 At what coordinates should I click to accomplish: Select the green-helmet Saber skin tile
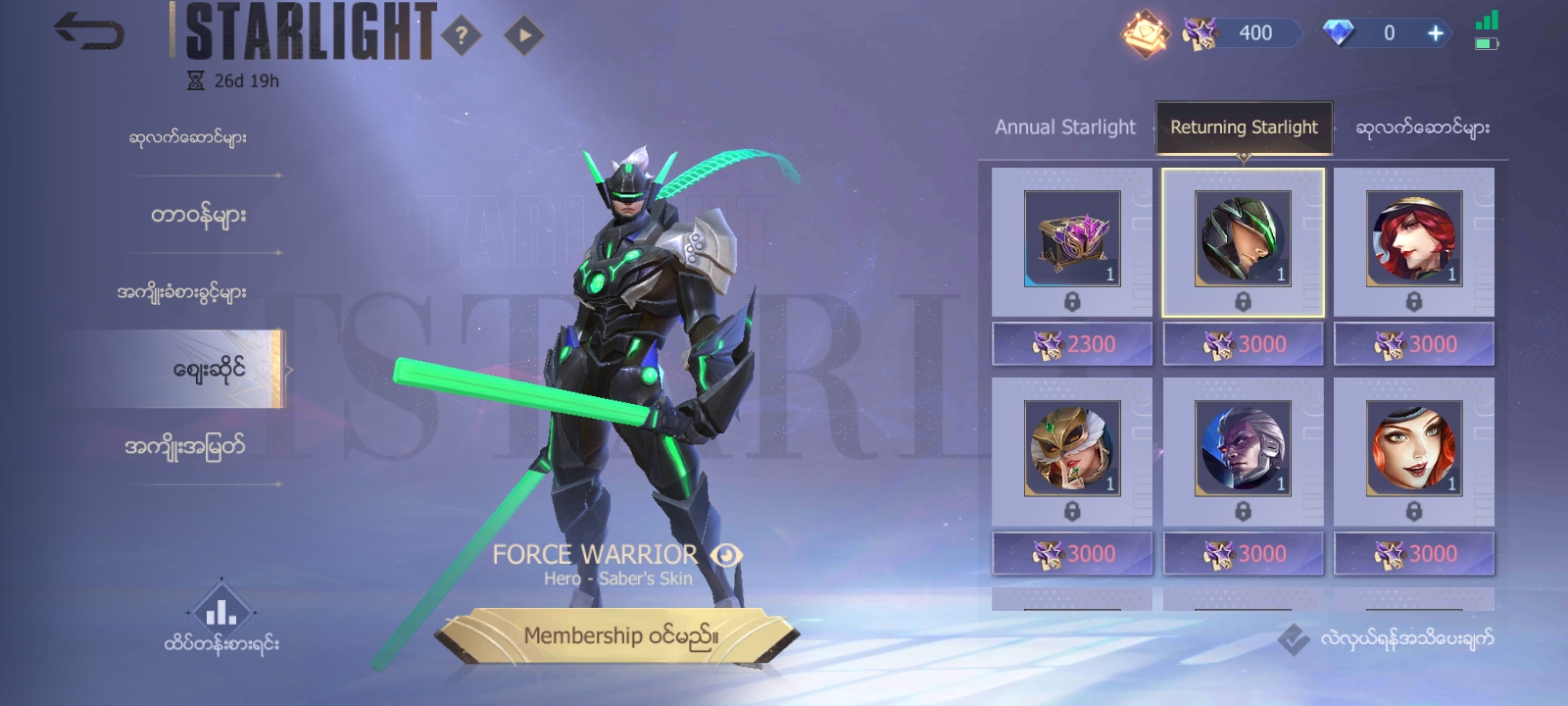[x=1243, y=240]
